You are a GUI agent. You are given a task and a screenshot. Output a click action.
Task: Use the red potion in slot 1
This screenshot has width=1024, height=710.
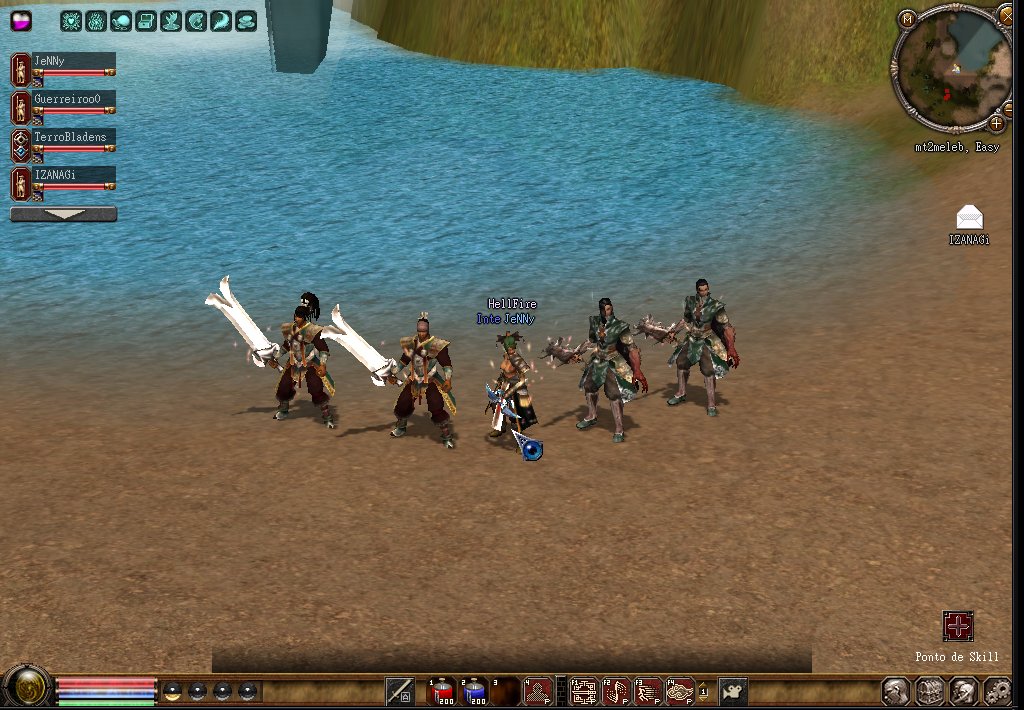tap(442, 691)
